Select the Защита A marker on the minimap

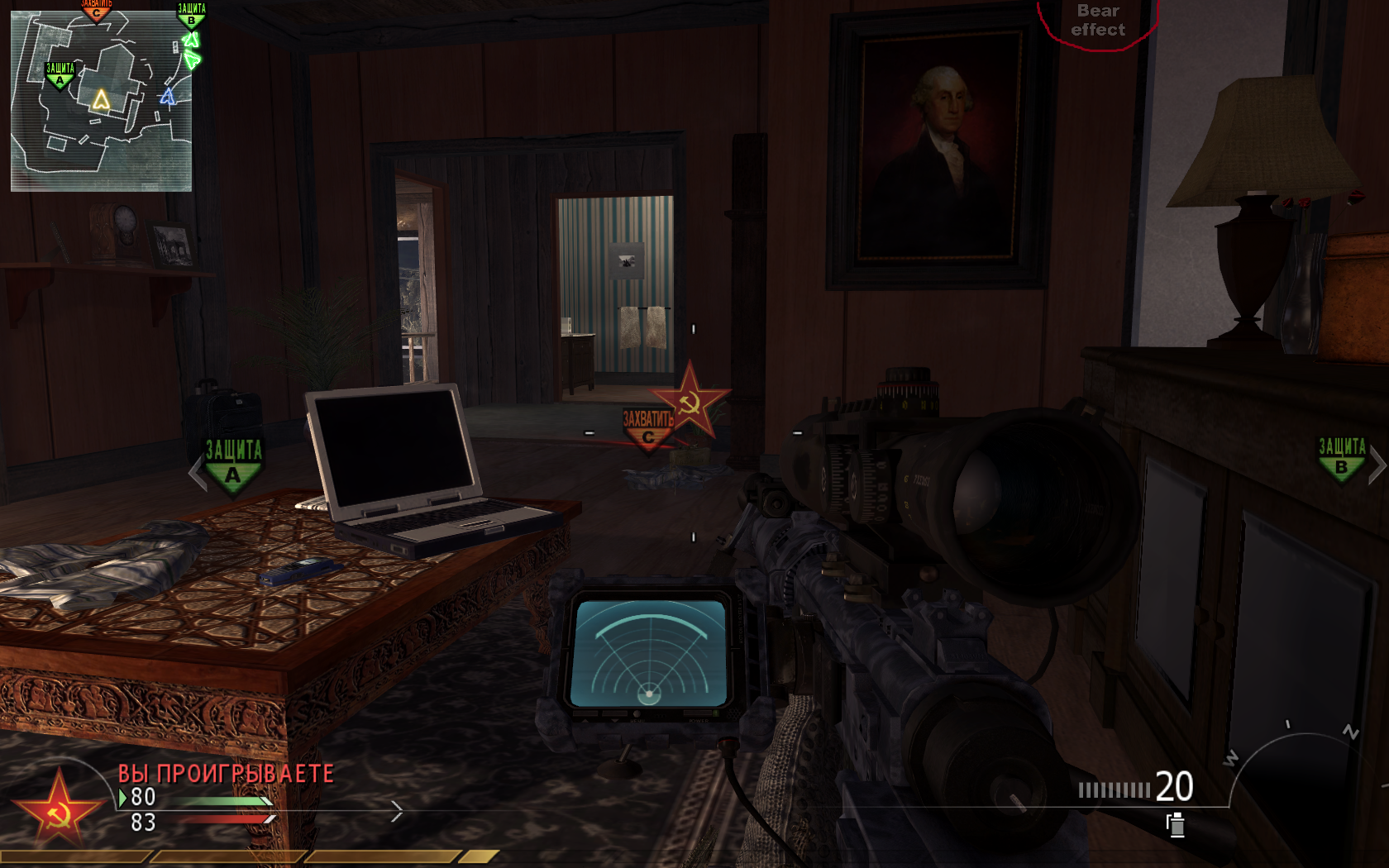click(60, 74)
